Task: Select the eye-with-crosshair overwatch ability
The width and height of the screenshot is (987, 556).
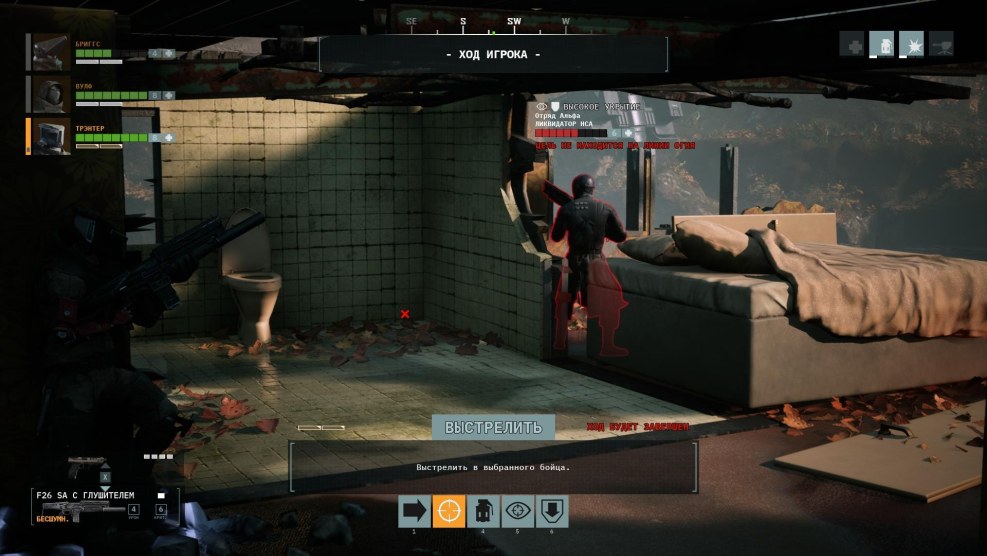Action: coord(516,511)
